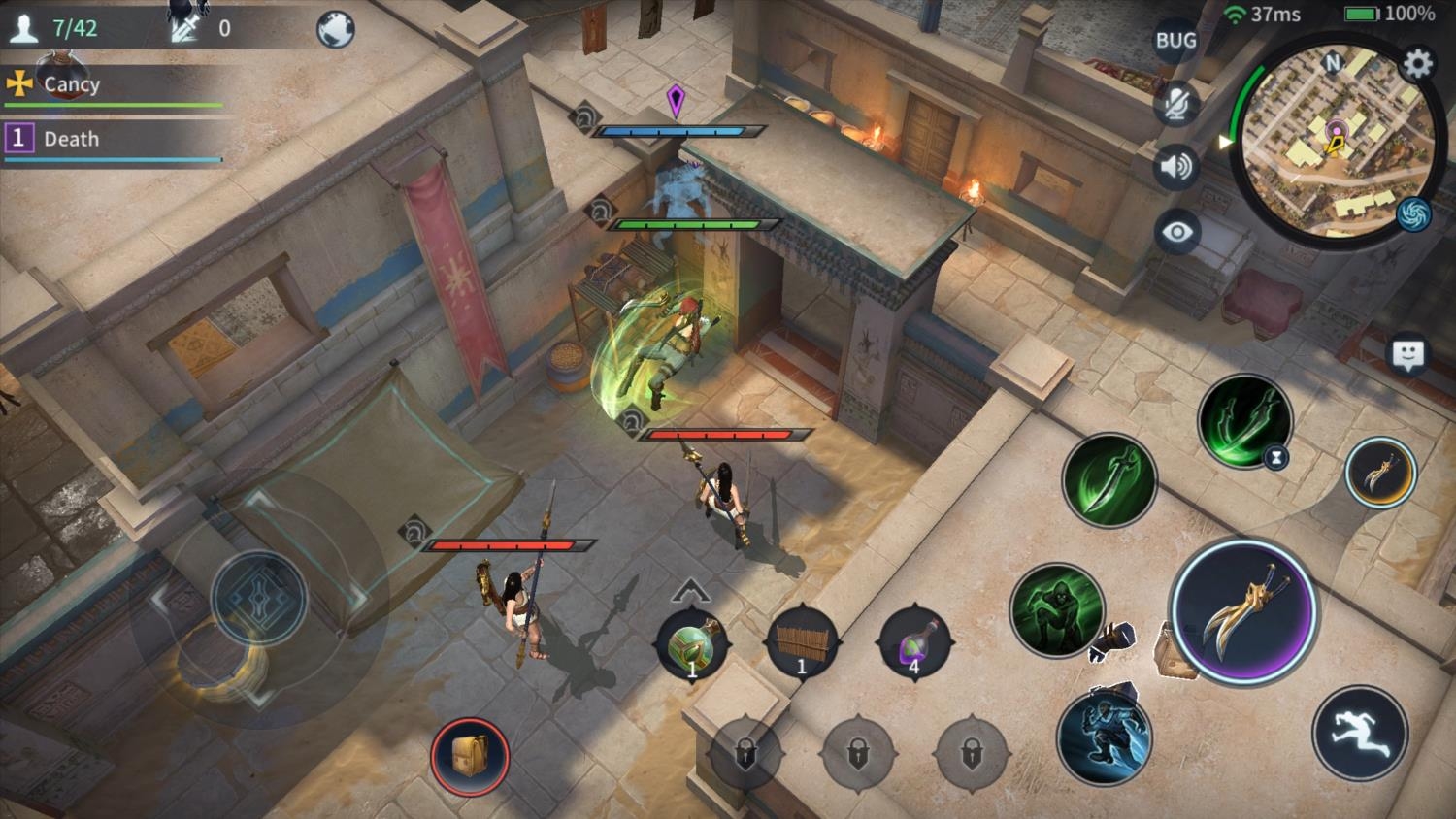Viewport: 1456px width, 819px height.
Task: Trigger the blue crouching figure ability
Action: point(1104,736)
